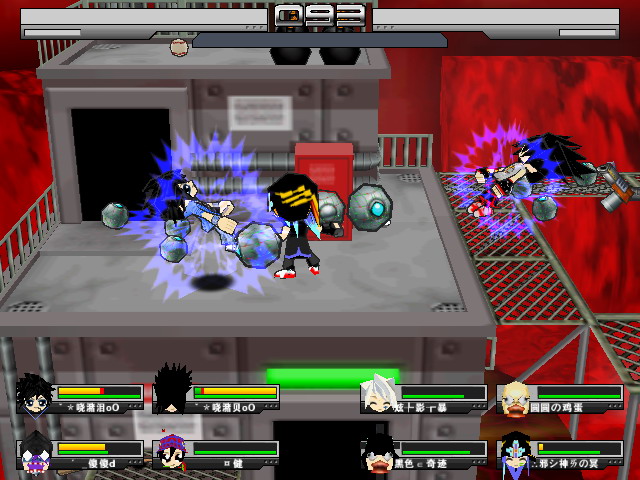Click the spiky black-haired fighter portrait
The image size is (640, 480).
[172, 392]
